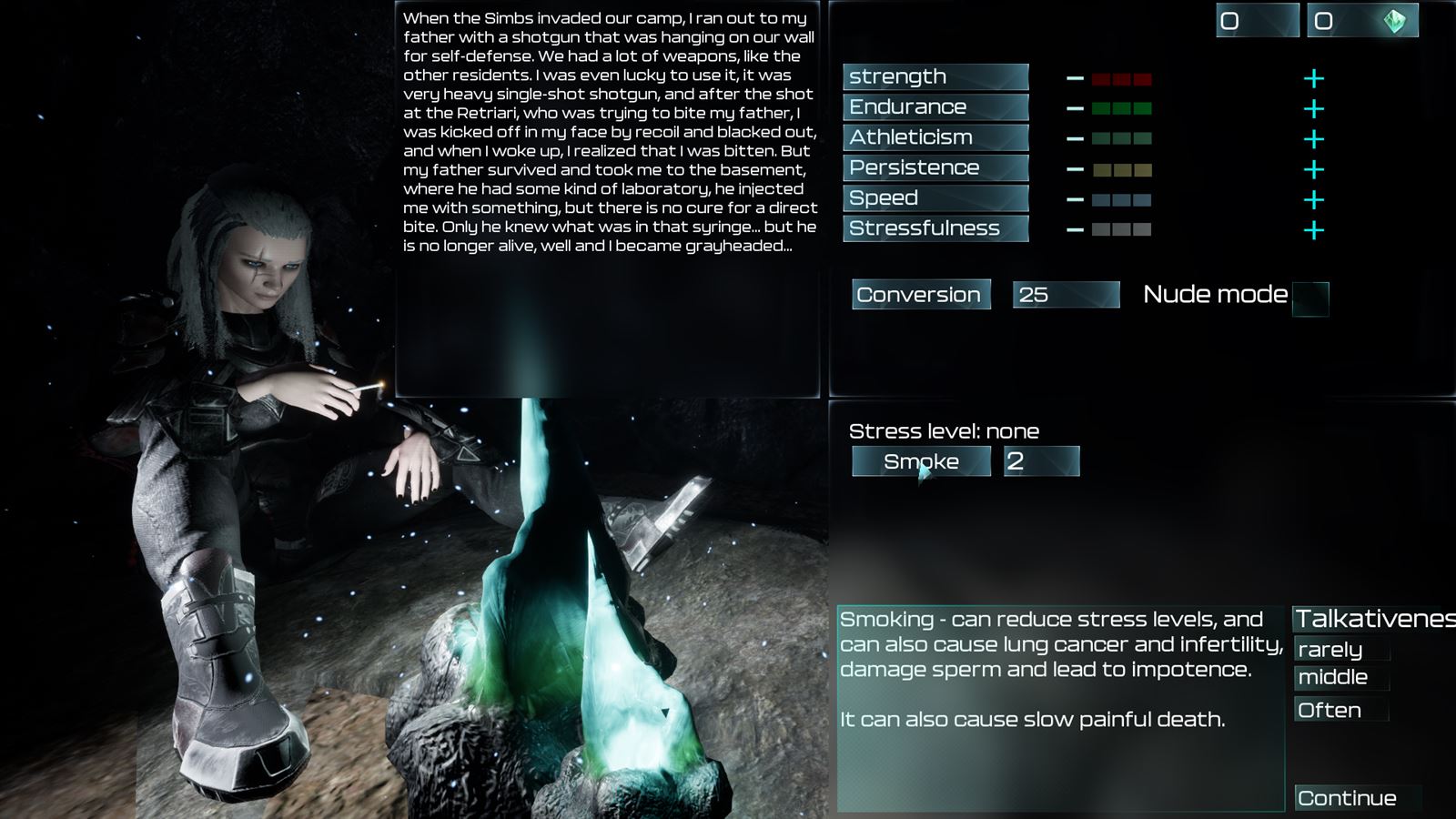1456x819 pixels.
Task: Click the Conversion button
Action: click(x=920, y=294)
